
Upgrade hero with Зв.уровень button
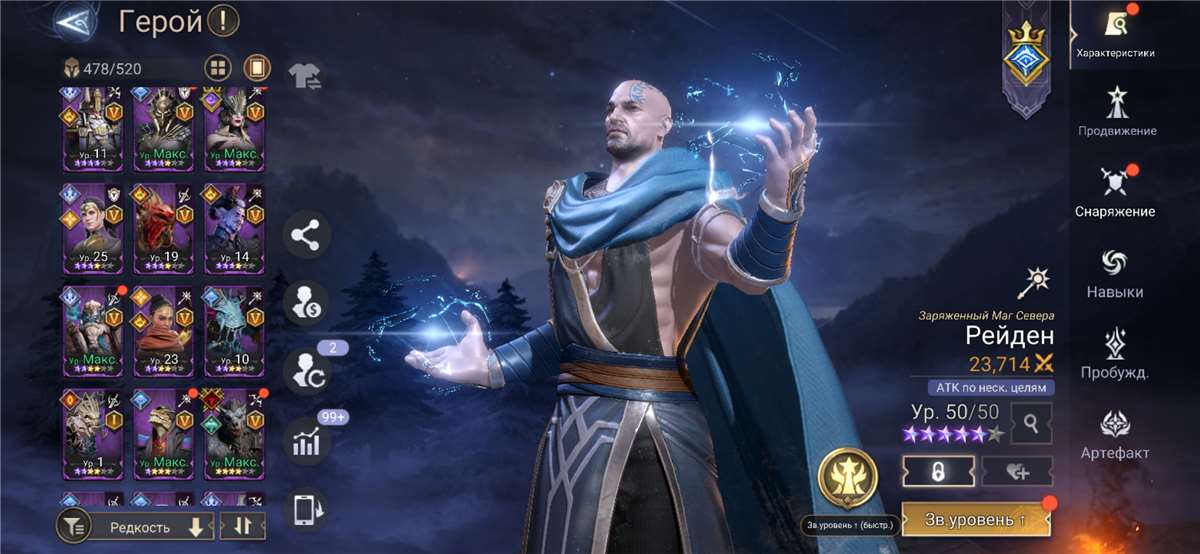point(976,520)
